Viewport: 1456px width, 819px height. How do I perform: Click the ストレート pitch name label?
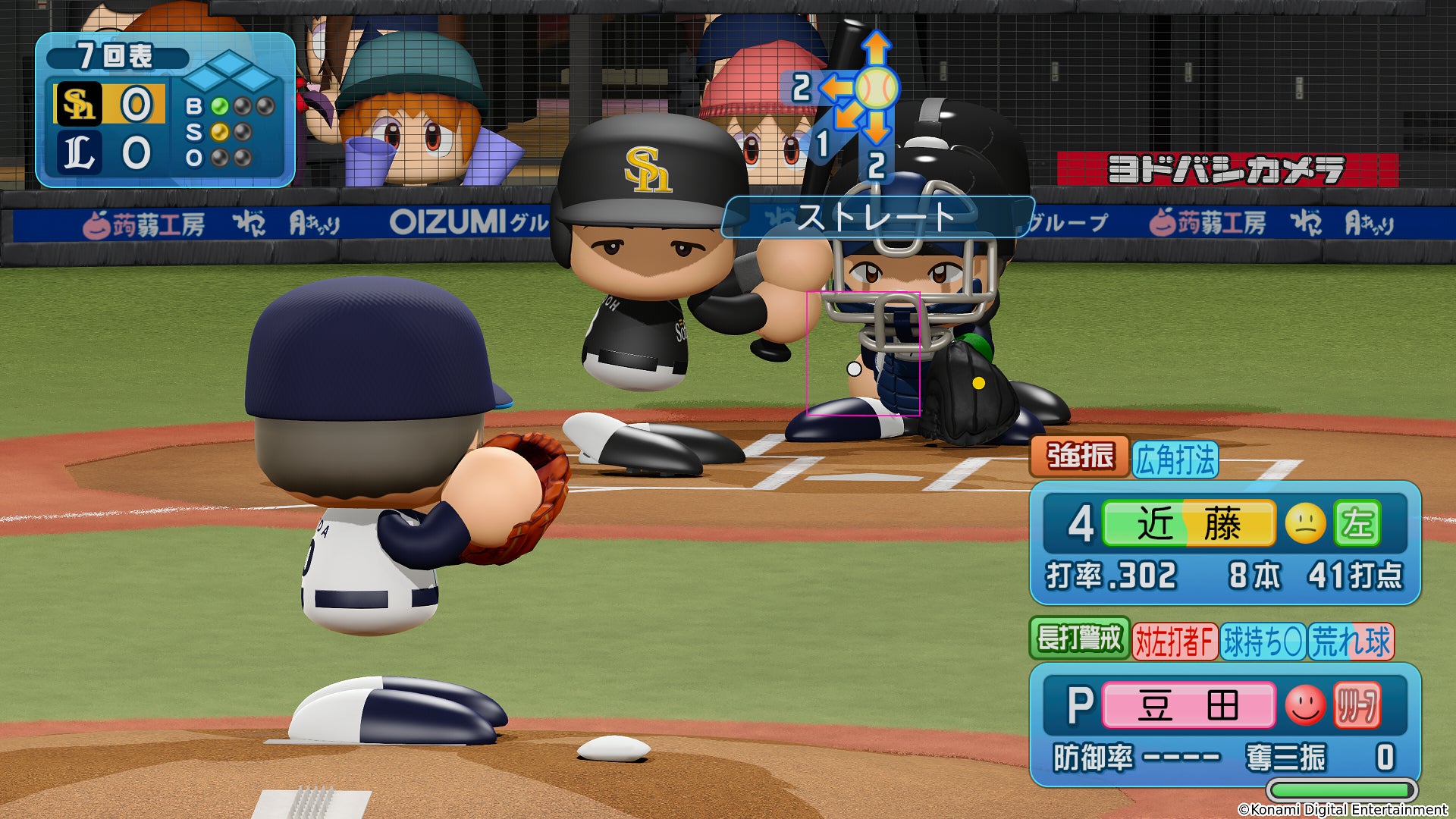(877, 217)
